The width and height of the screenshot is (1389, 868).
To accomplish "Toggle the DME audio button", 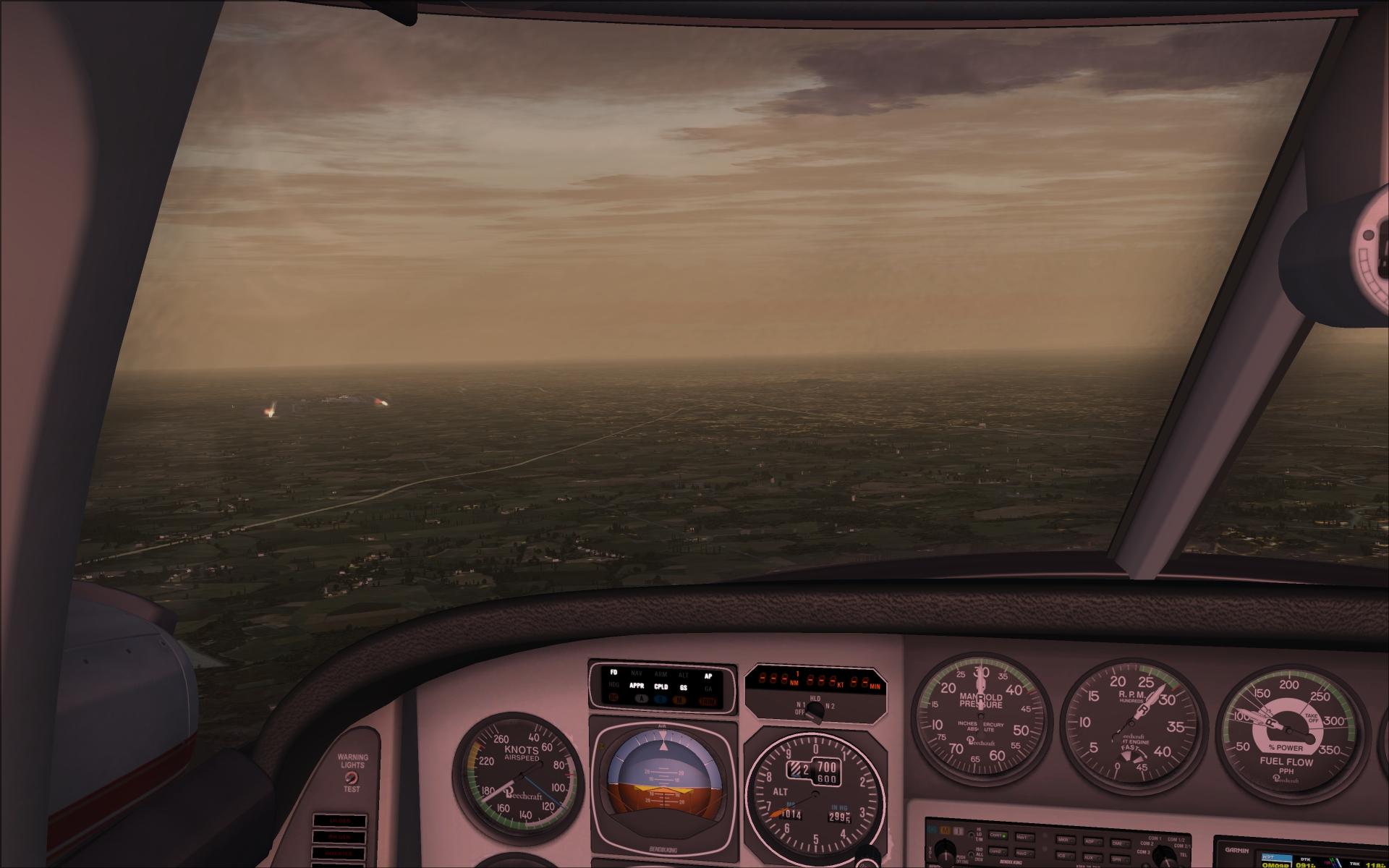I will [1120, 843].
